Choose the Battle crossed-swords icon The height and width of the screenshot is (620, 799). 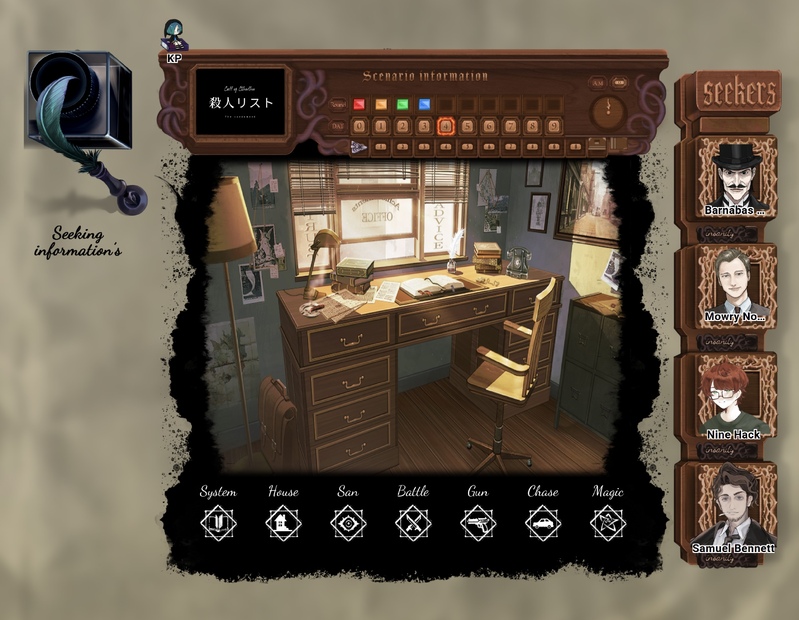412,523
